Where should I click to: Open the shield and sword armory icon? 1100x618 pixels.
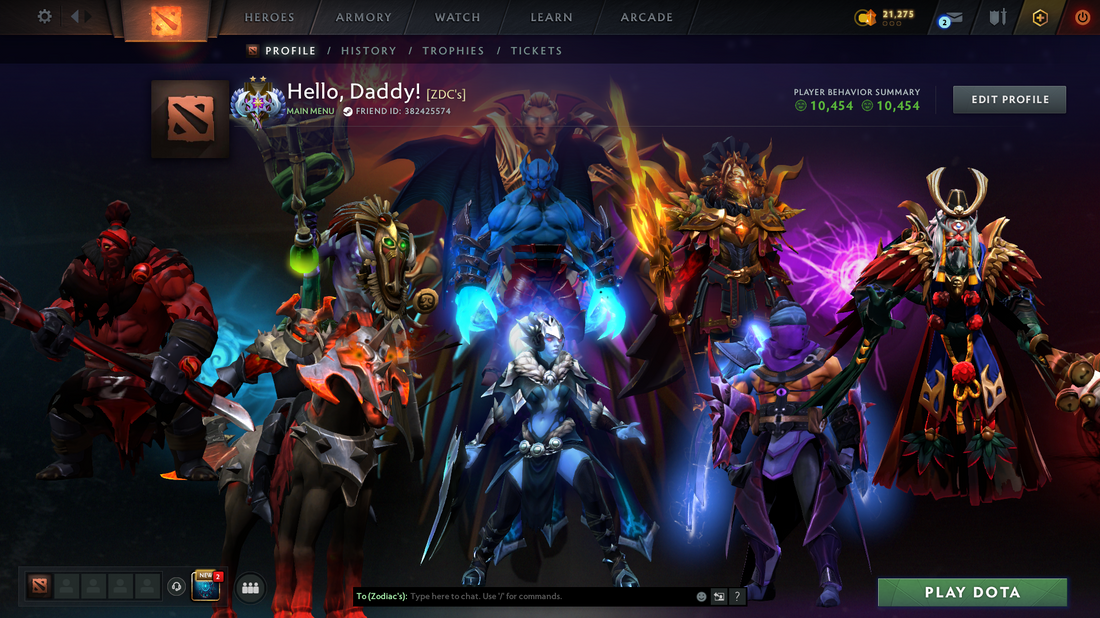[997, 18]
